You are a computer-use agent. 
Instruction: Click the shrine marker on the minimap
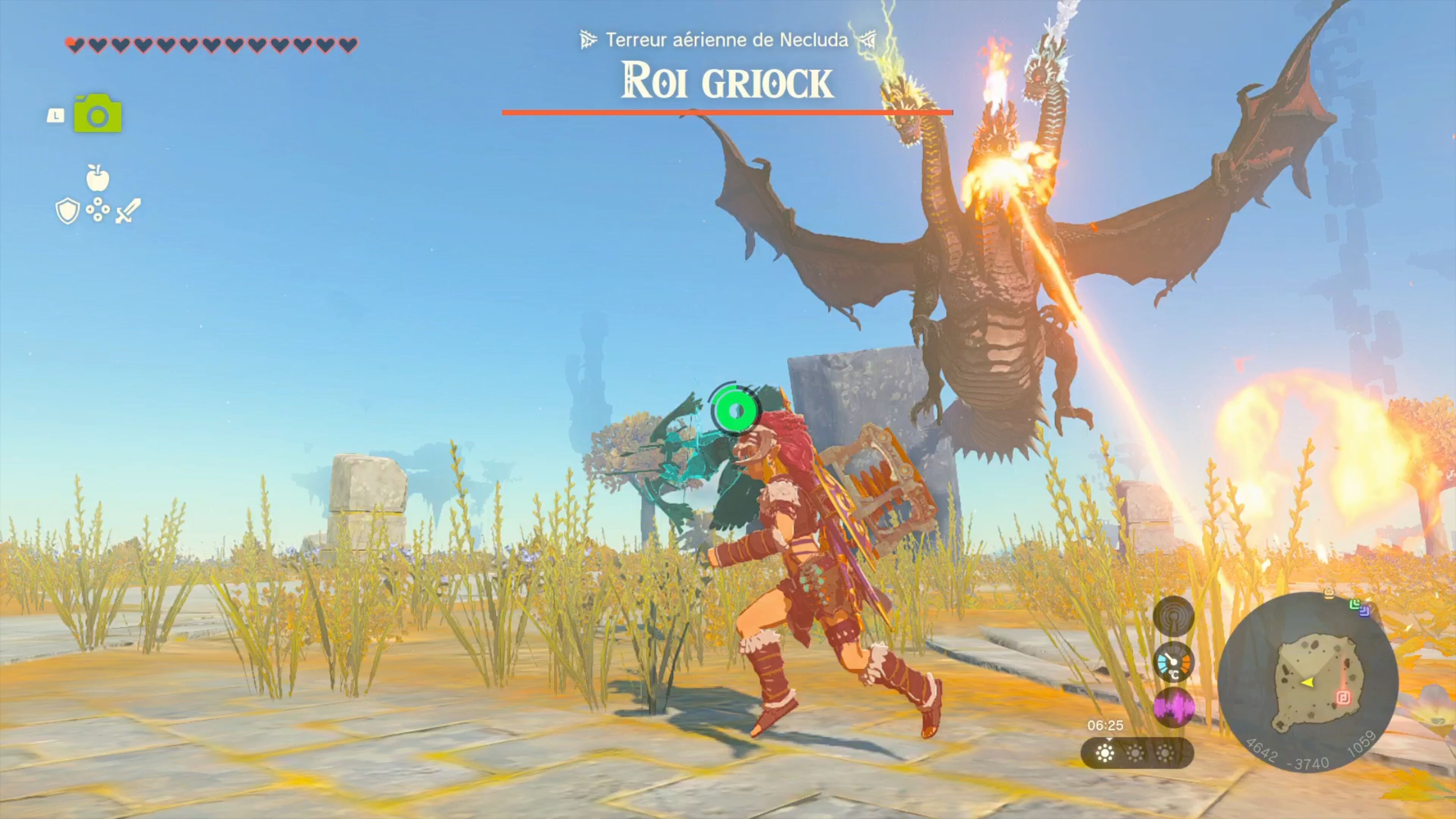[x=1343, y=698]
